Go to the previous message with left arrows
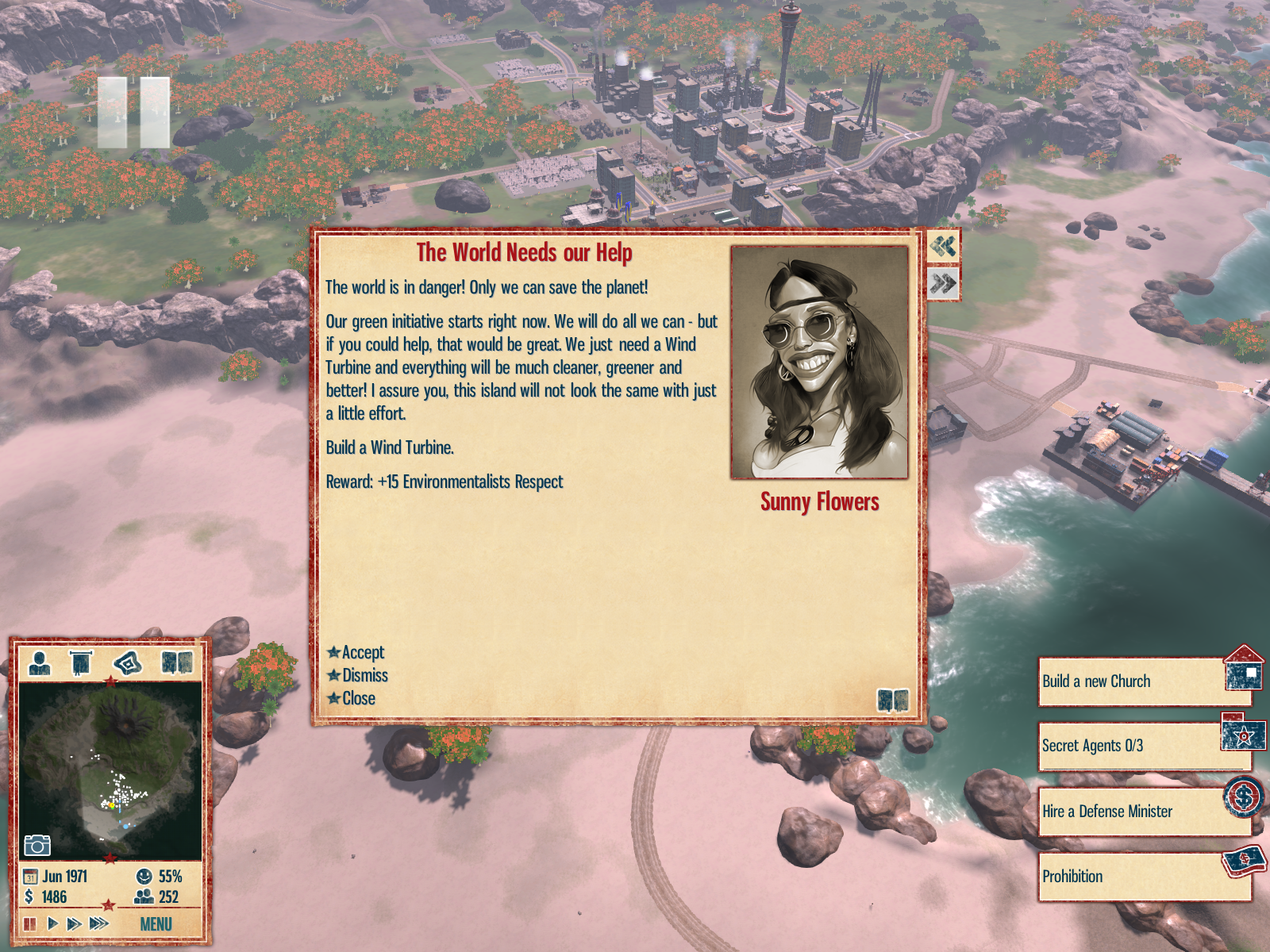 point(943,246)
